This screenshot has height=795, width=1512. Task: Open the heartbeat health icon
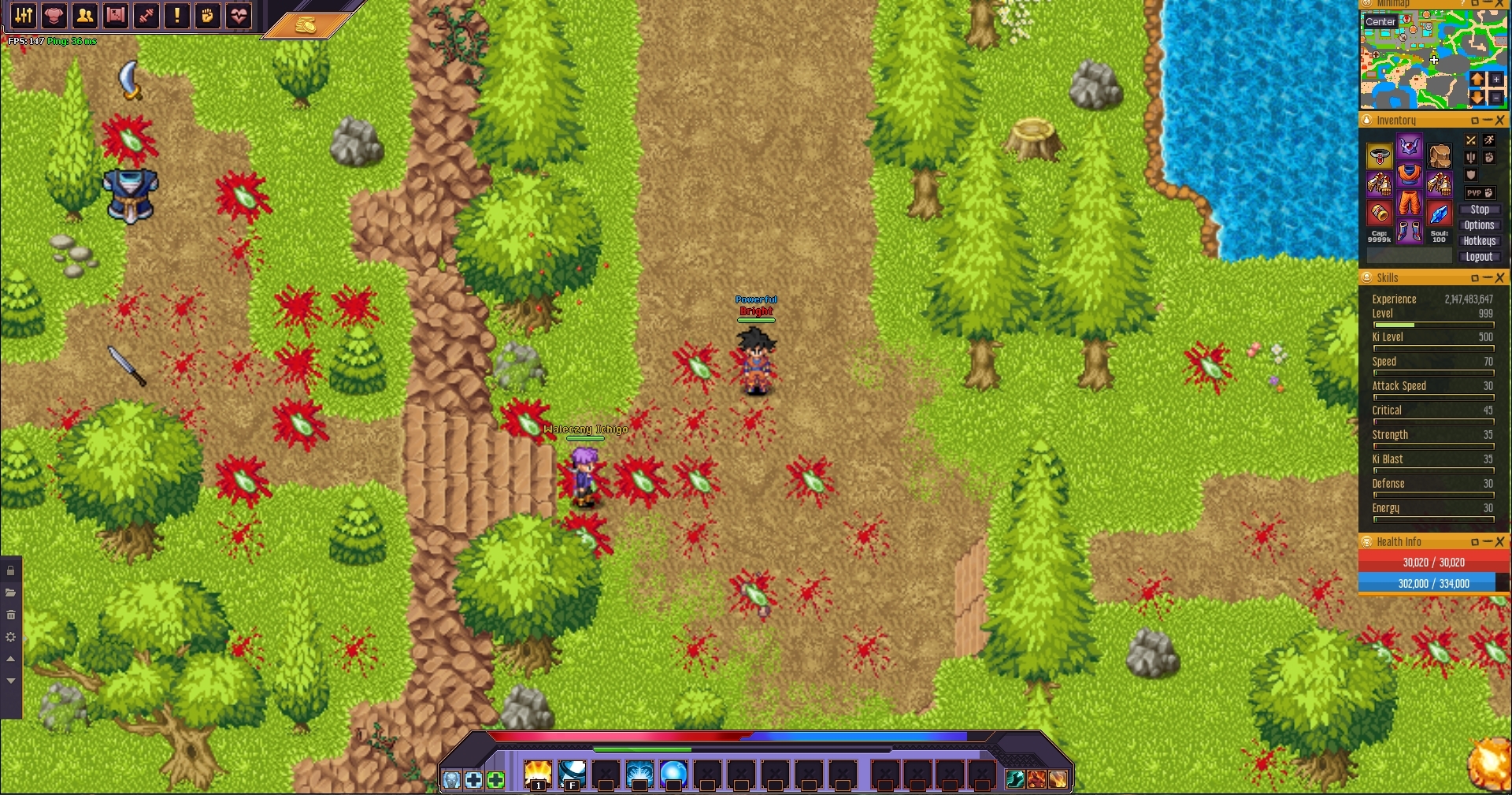point(239,15)
